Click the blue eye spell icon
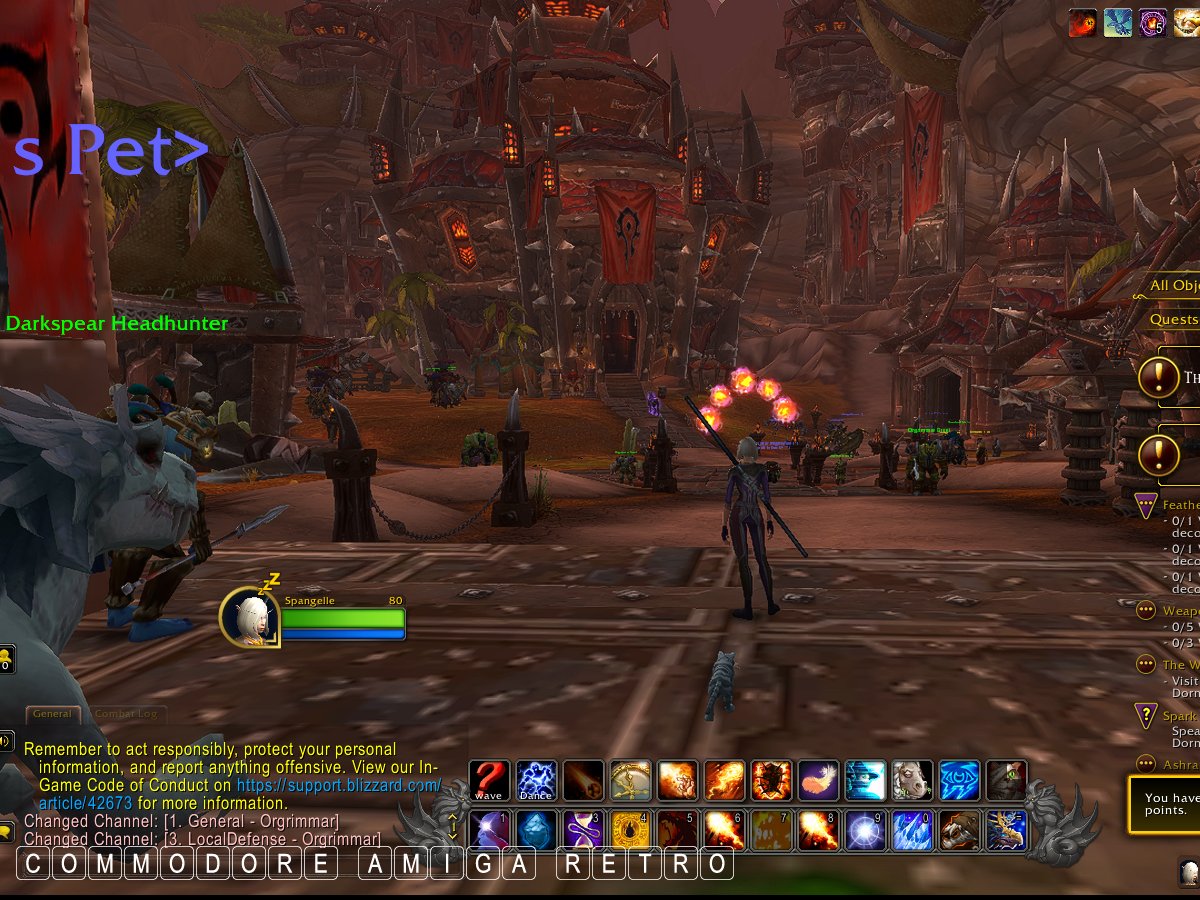 tap(960, 780)
